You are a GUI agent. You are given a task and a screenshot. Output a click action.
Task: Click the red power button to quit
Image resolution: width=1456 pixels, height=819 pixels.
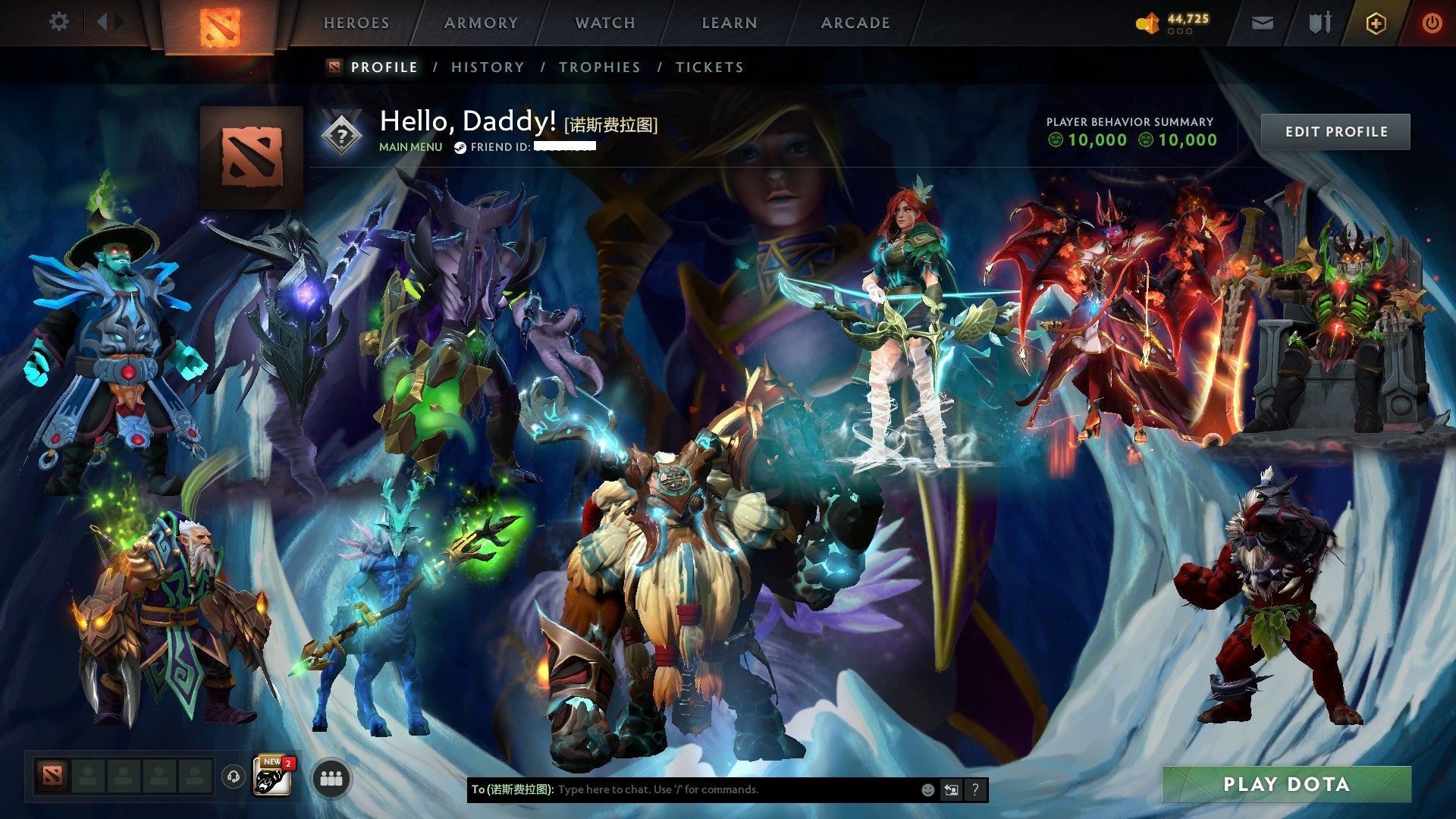click(1433, 23)
